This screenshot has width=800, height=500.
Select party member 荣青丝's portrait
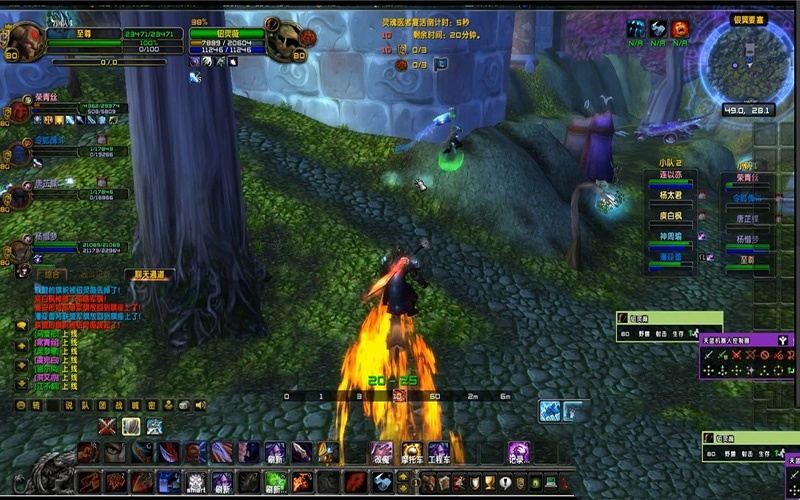click(x=19, y=111)
